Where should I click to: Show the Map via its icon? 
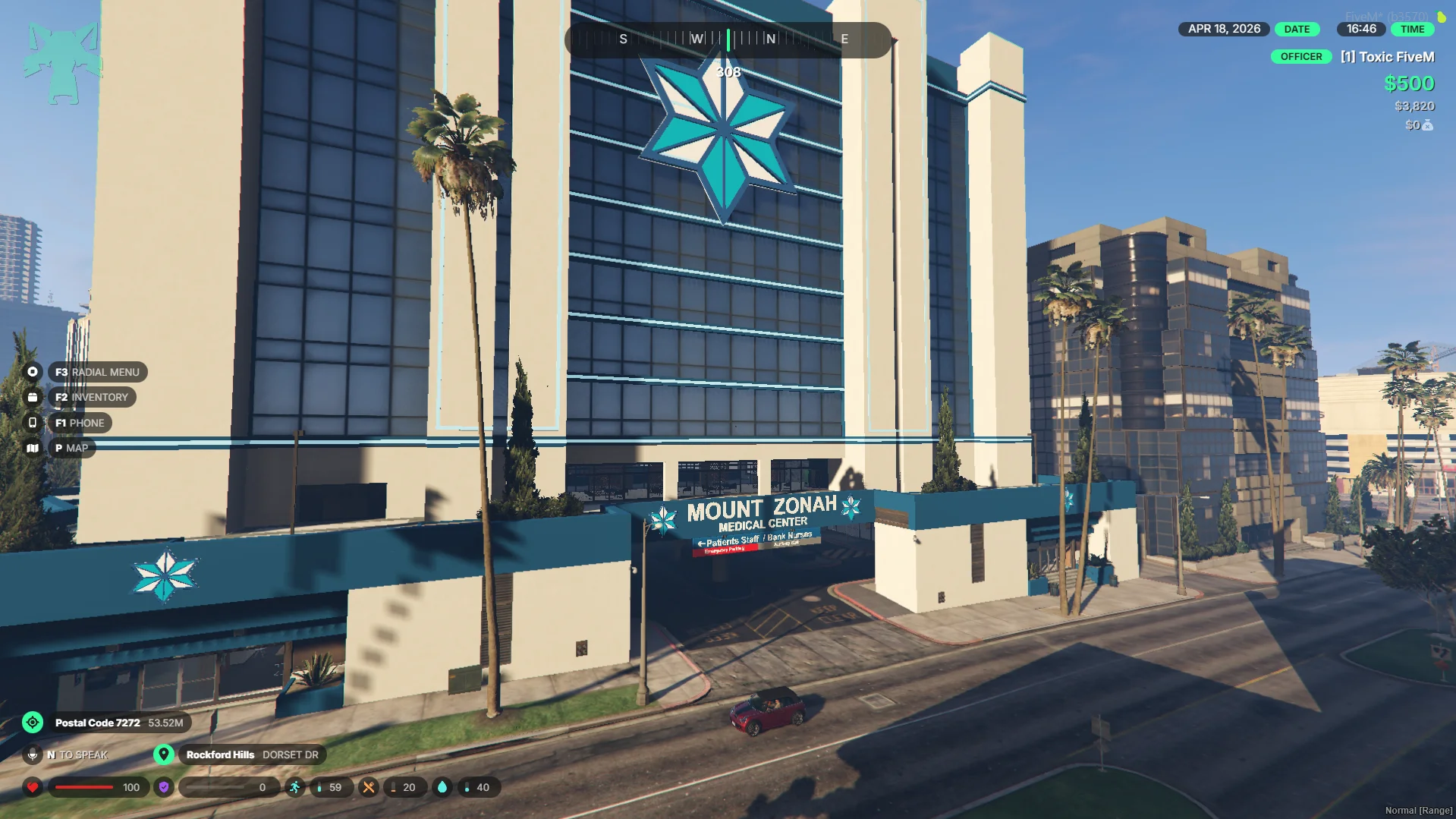click(33, 448)
